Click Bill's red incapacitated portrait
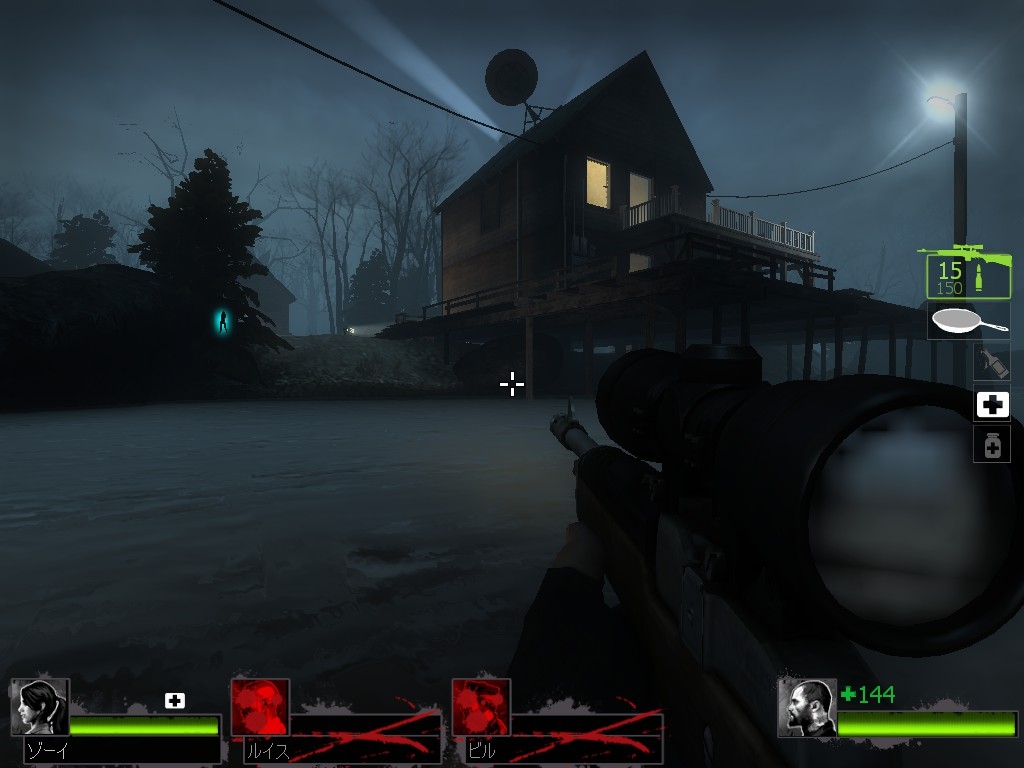1024x768 pixels. pyautogui.click(x=481, y=707)
